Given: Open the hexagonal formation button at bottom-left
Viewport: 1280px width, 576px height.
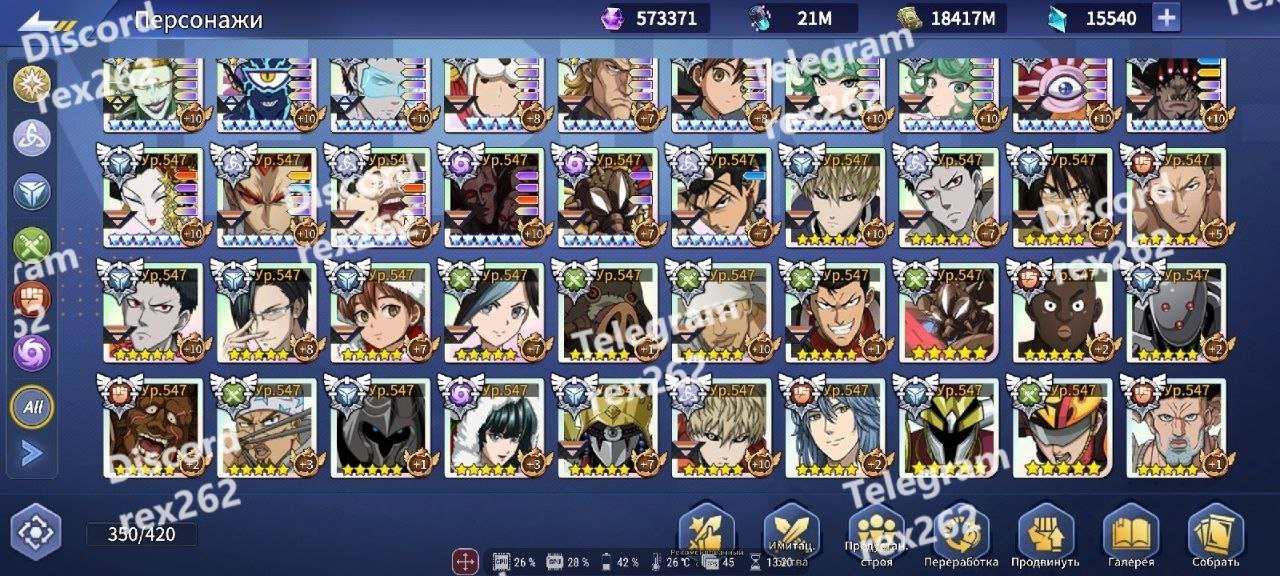Looking at the screenshot, I should tap(36, 532).
